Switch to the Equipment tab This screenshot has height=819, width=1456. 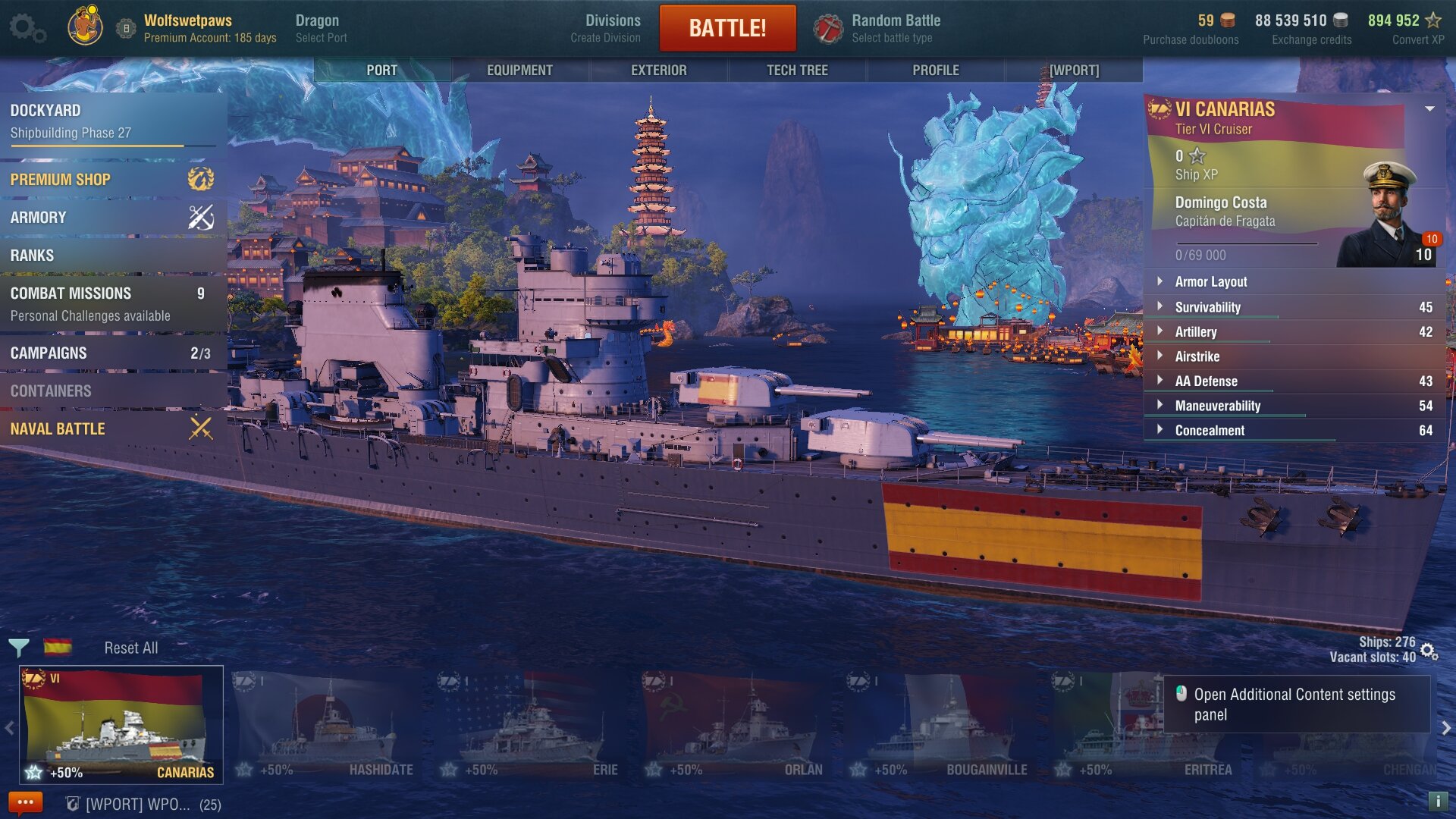pos(519,70)
